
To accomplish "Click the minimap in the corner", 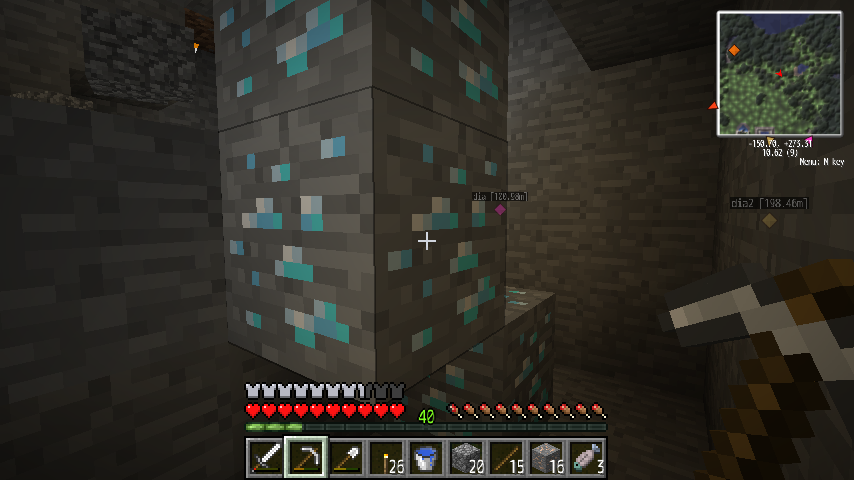I will (779, 73).
